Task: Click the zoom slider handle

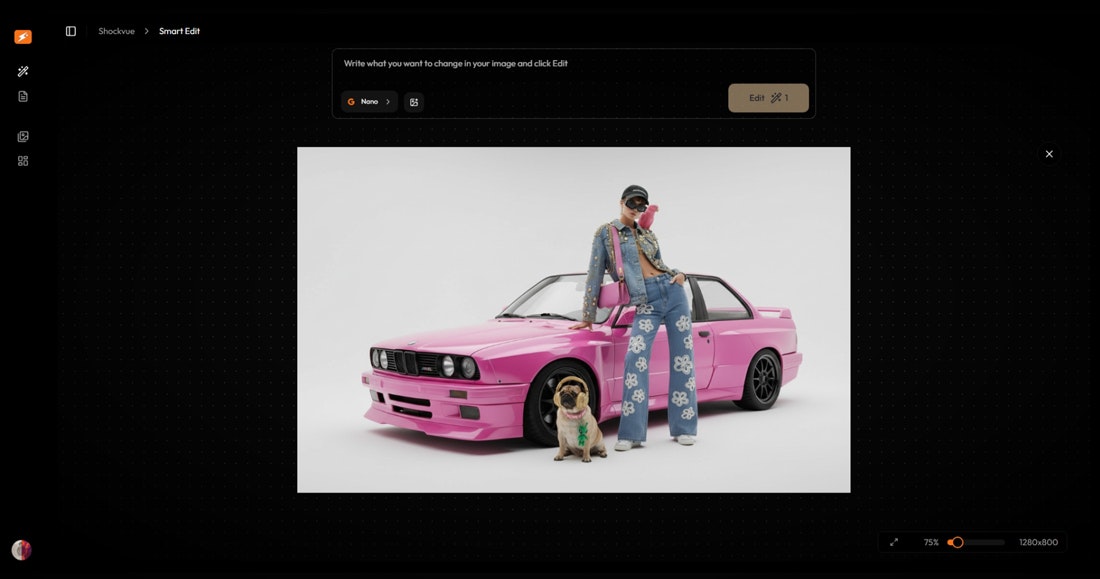Action: pos(957,542)
